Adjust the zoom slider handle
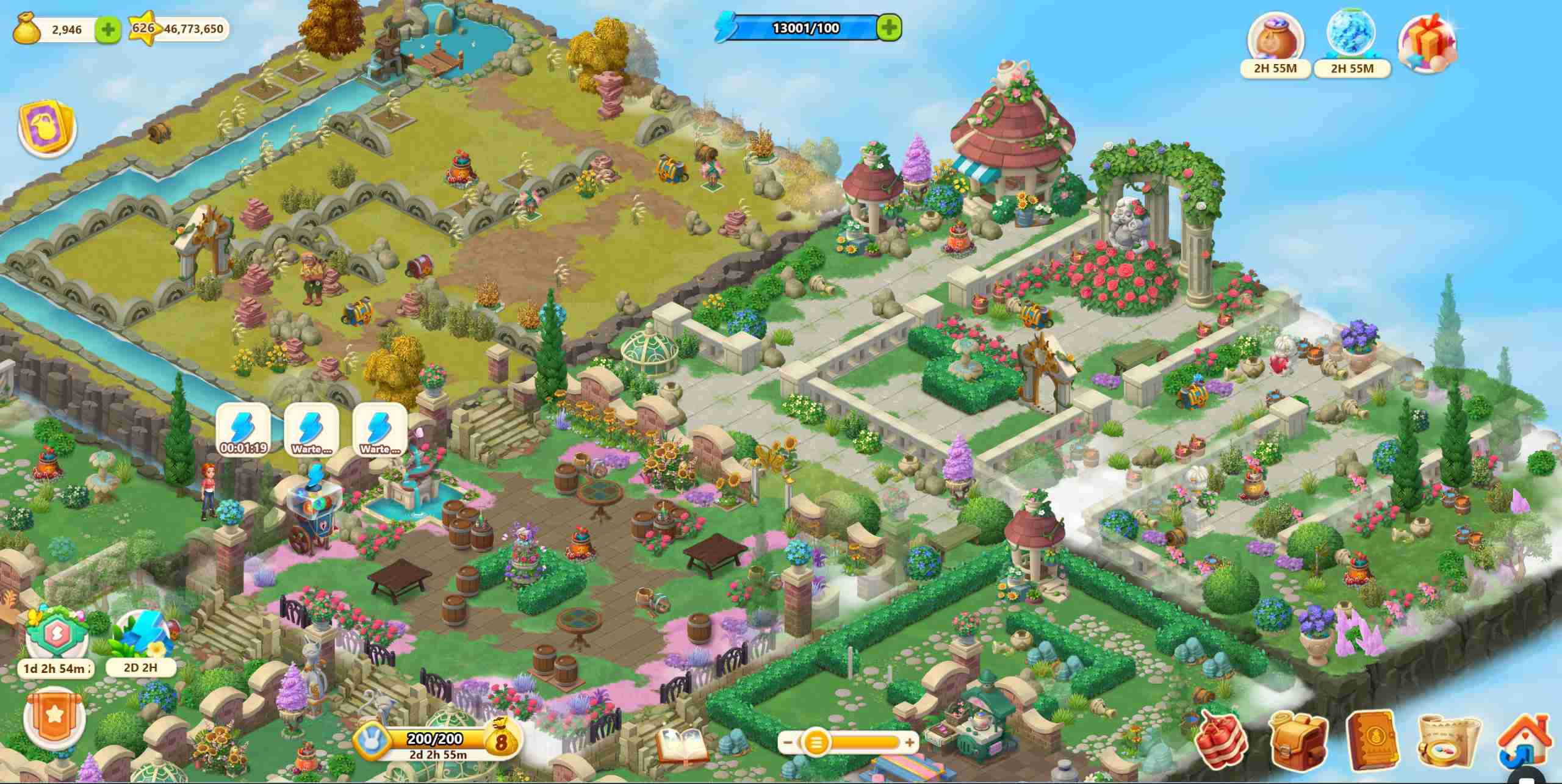The height and width of the screenshot is (784, 1562). [x=817, y=743]
